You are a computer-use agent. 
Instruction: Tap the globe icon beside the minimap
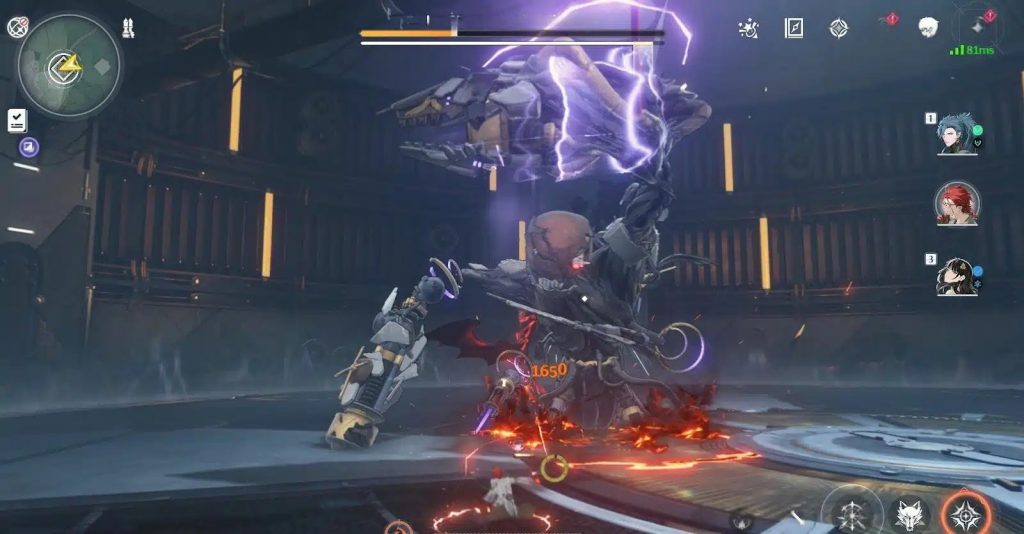[x=16, y=28]
